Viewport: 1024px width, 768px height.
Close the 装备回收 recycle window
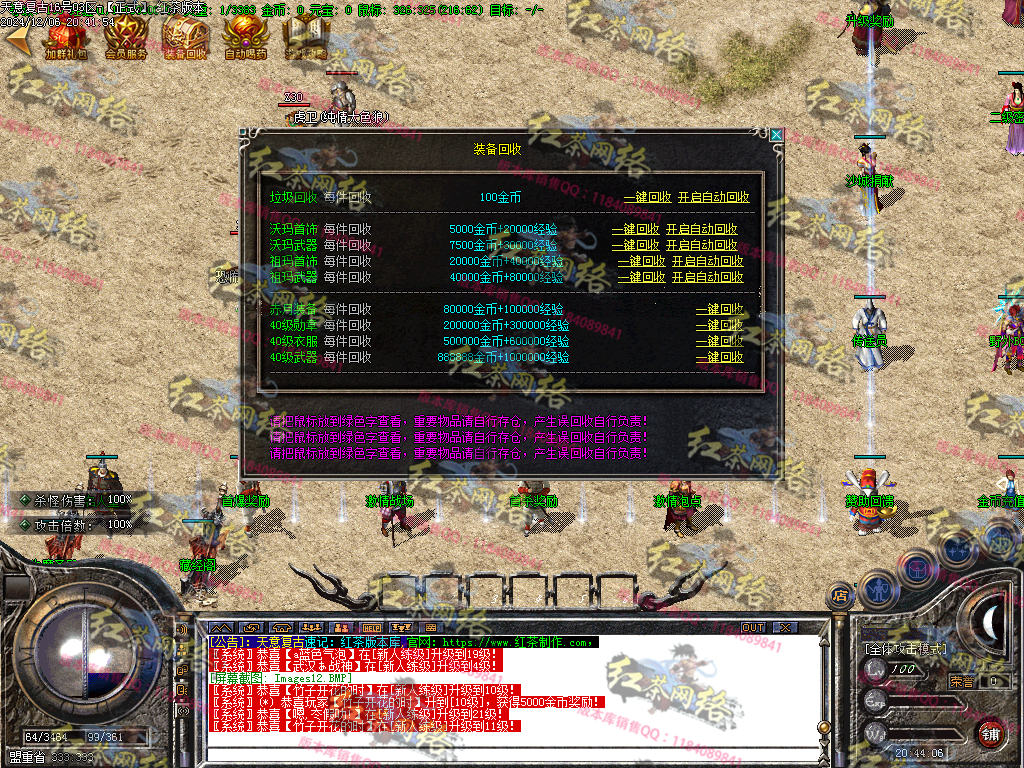776,134
